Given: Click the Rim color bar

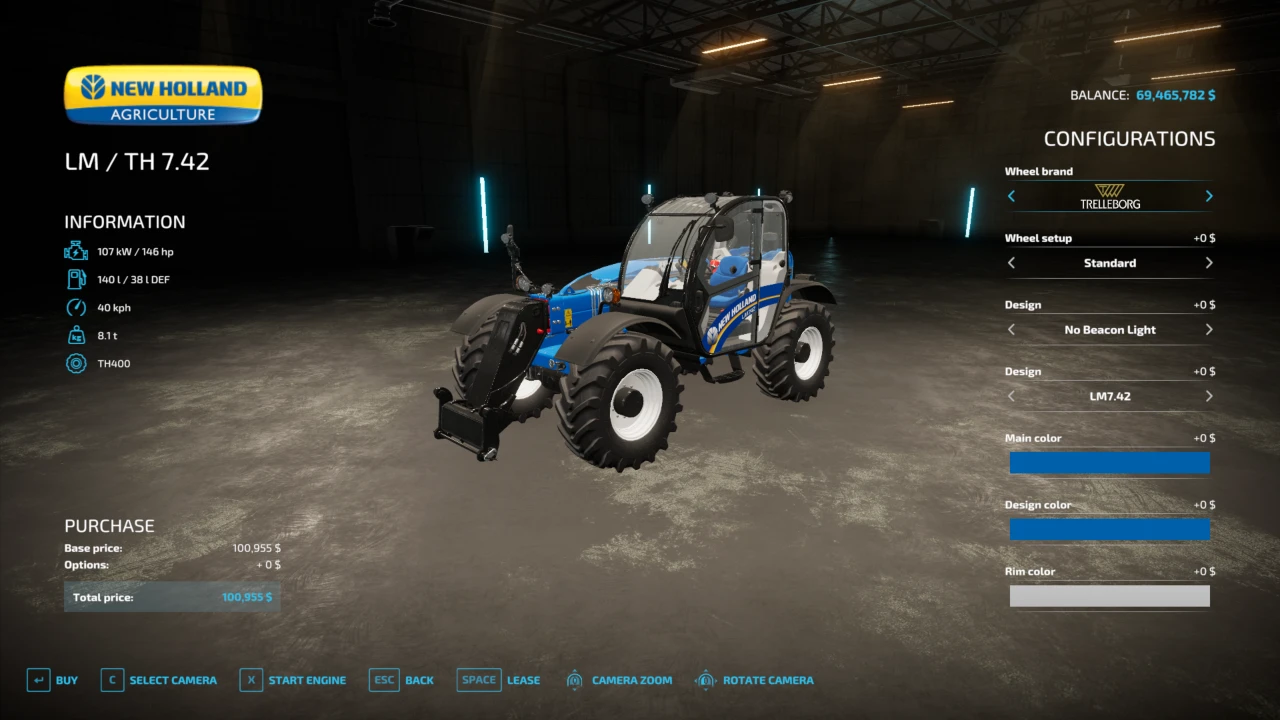Looking at the screenshot, I should coord(1110,595).
